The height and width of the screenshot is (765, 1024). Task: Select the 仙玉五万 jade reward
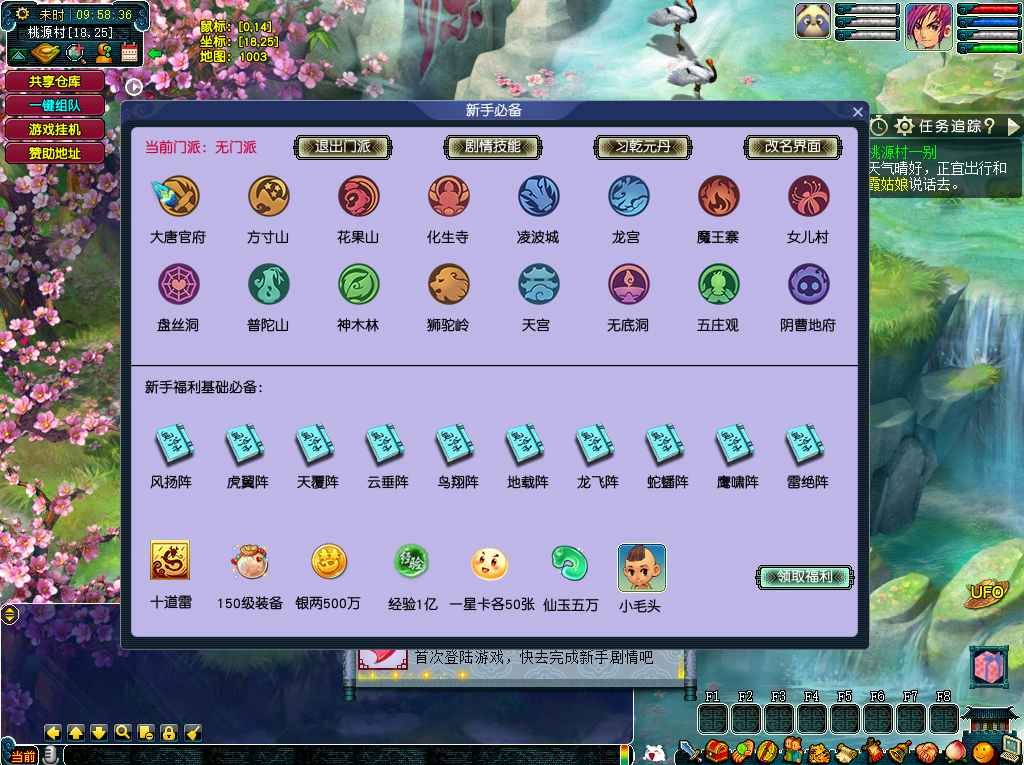click(x=570, y=563)
